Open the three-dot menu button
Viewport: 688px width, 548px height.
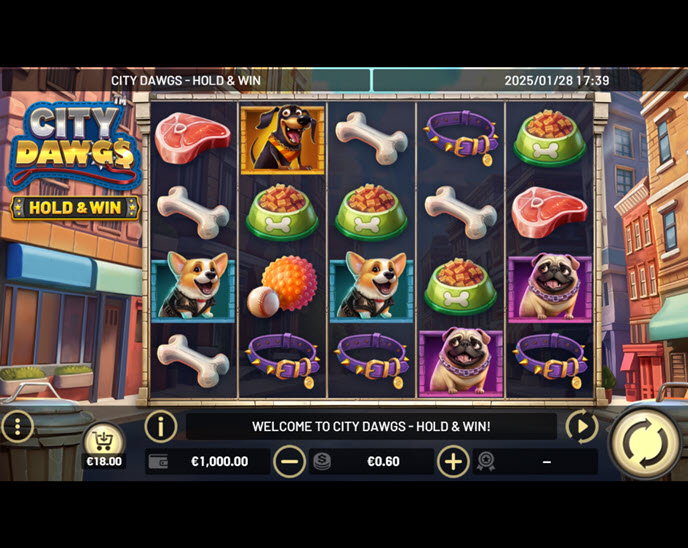pos(17,427)
